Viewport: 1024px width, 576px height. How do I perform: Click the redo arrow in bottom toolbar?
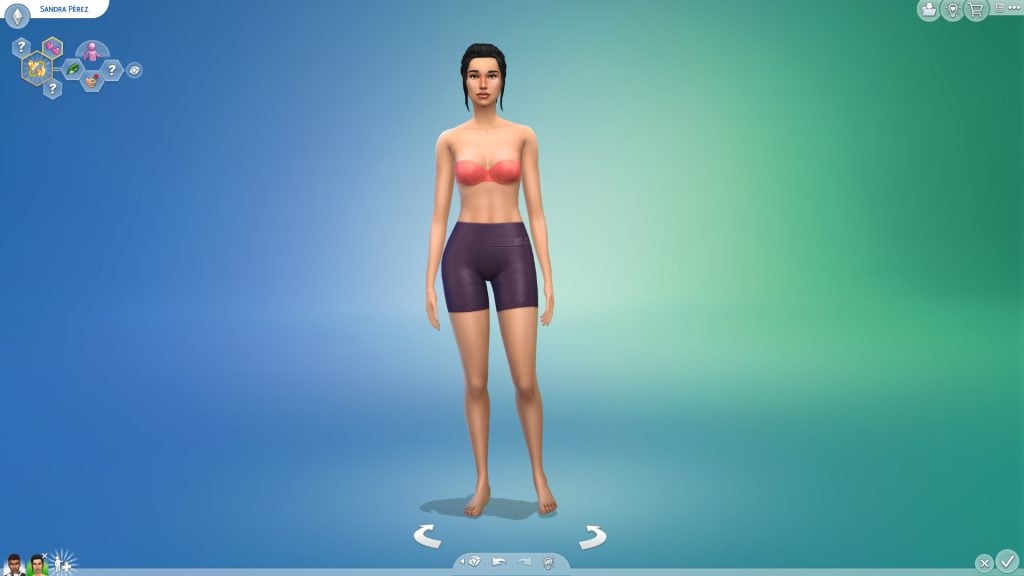point(524,562)
